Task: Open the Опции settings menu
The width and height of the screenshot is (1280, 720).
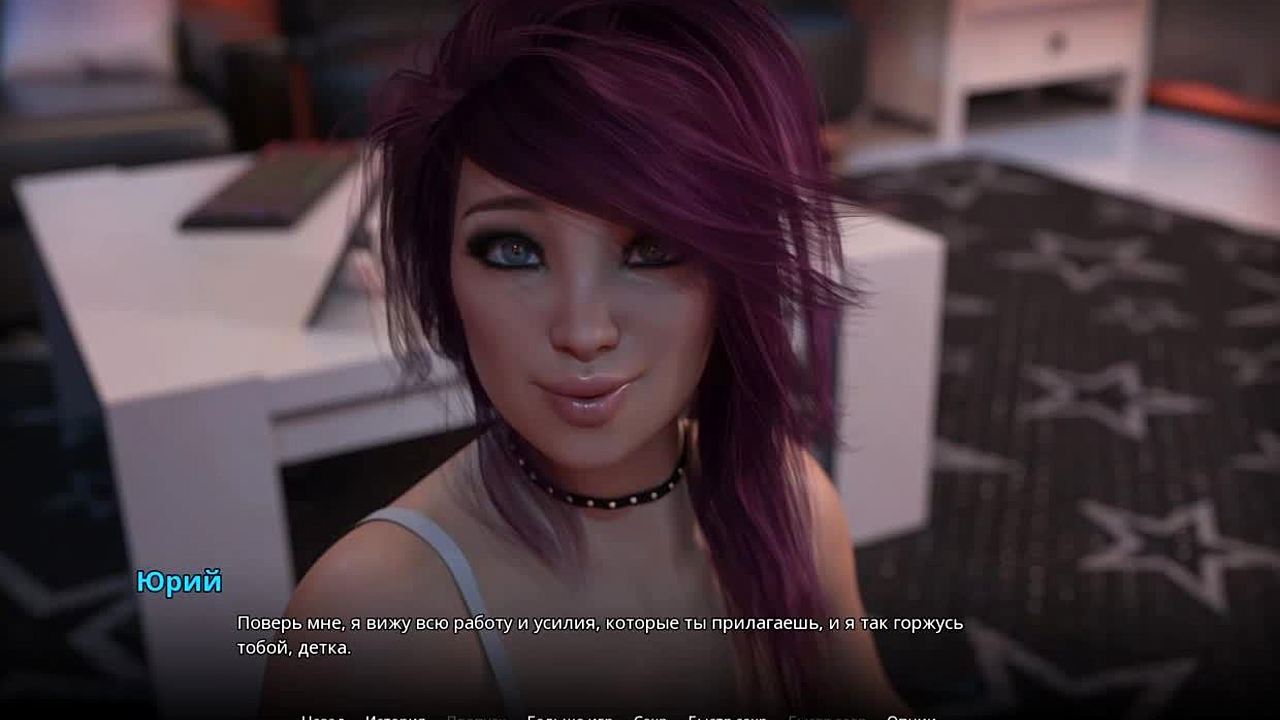Action: (911, 717)
